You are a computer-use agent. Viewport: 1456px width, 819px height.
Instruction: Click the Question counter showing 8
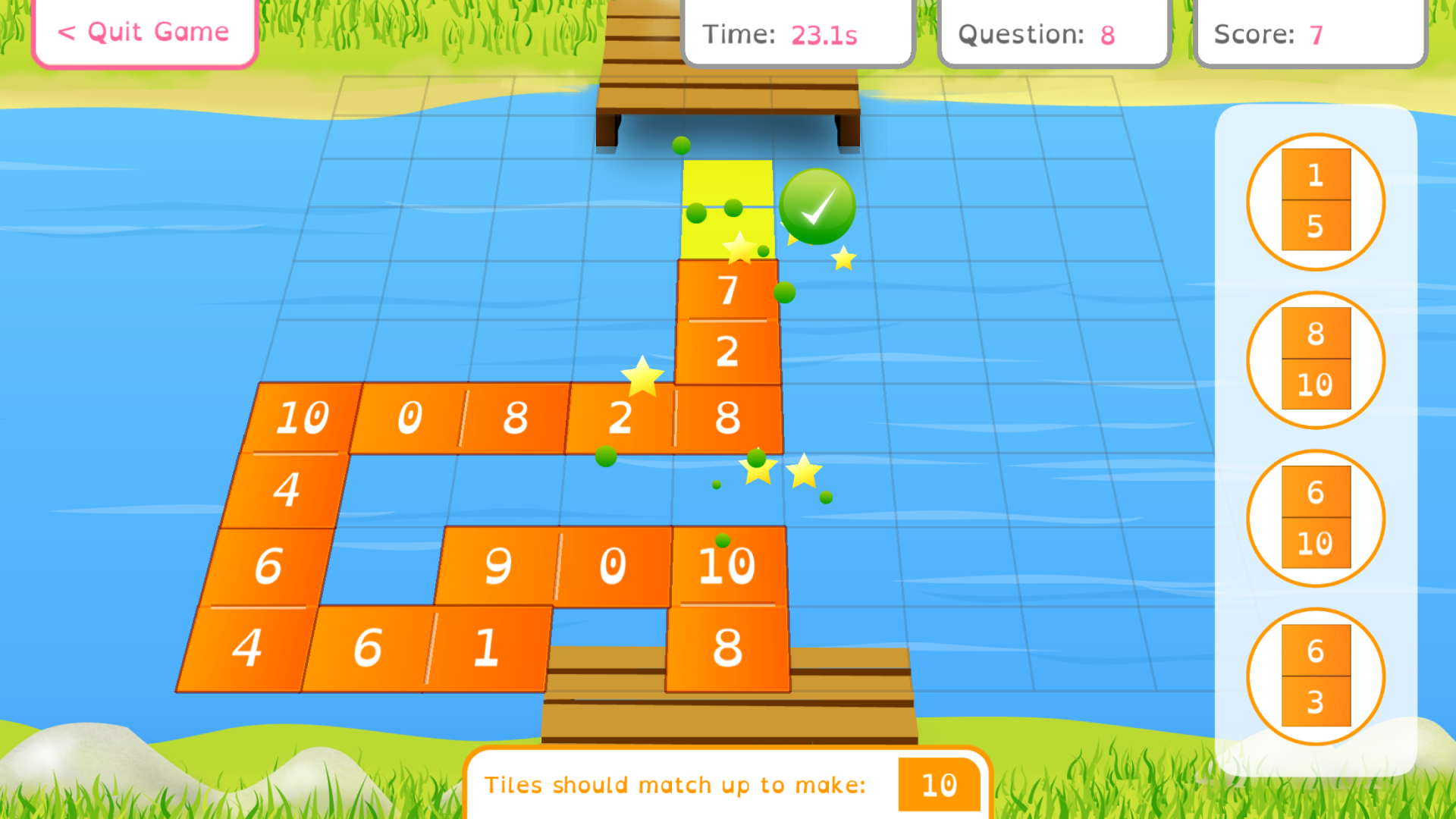pos(1054,33)
